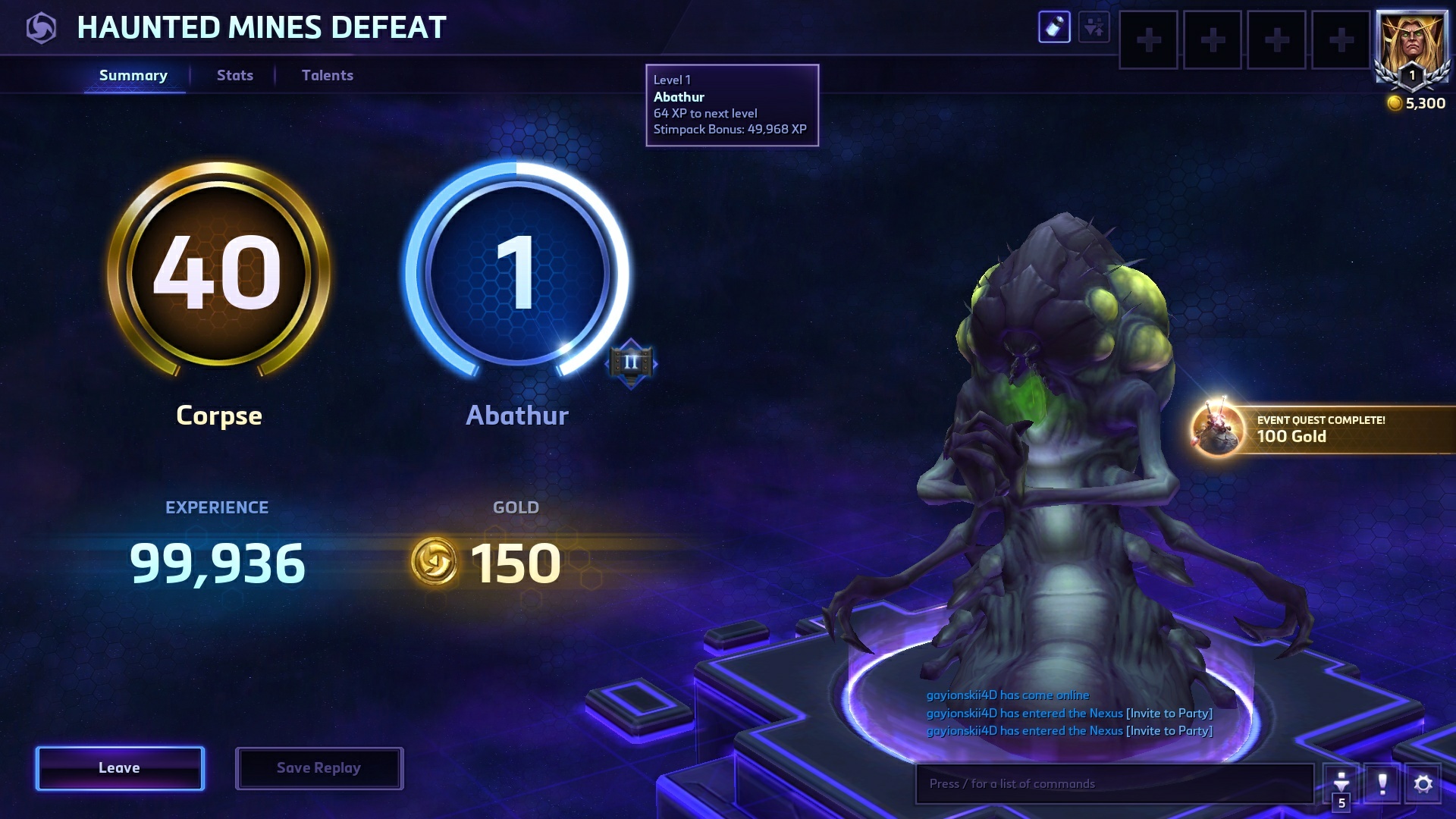
Task: Click the party members icon next to stimpack
Action: point(1094,28)
